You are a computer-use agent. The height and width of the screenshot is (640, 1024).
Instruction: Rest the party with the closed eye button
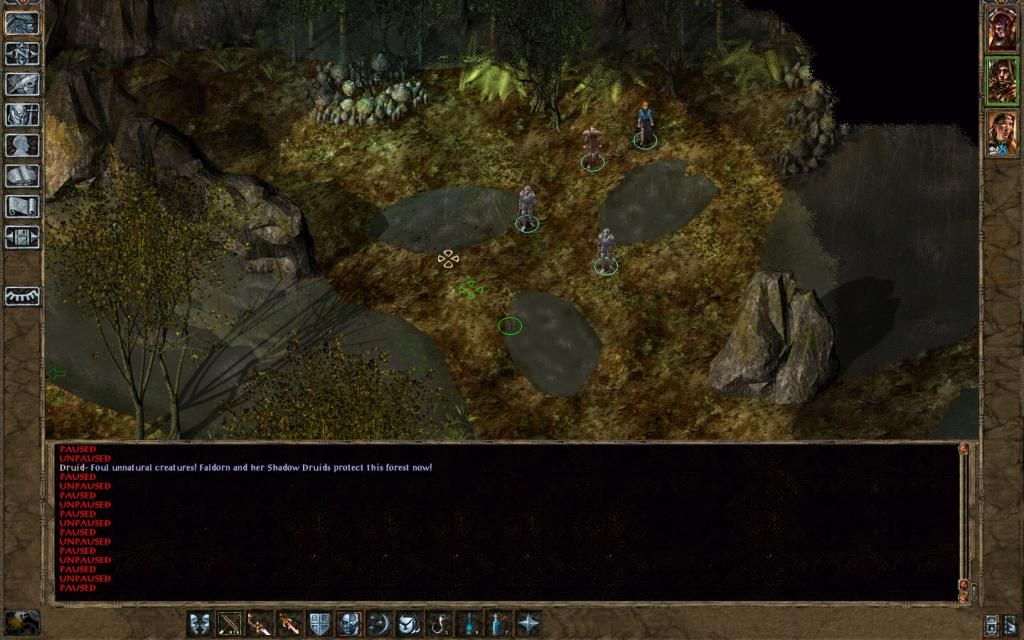tap(22, 297)
